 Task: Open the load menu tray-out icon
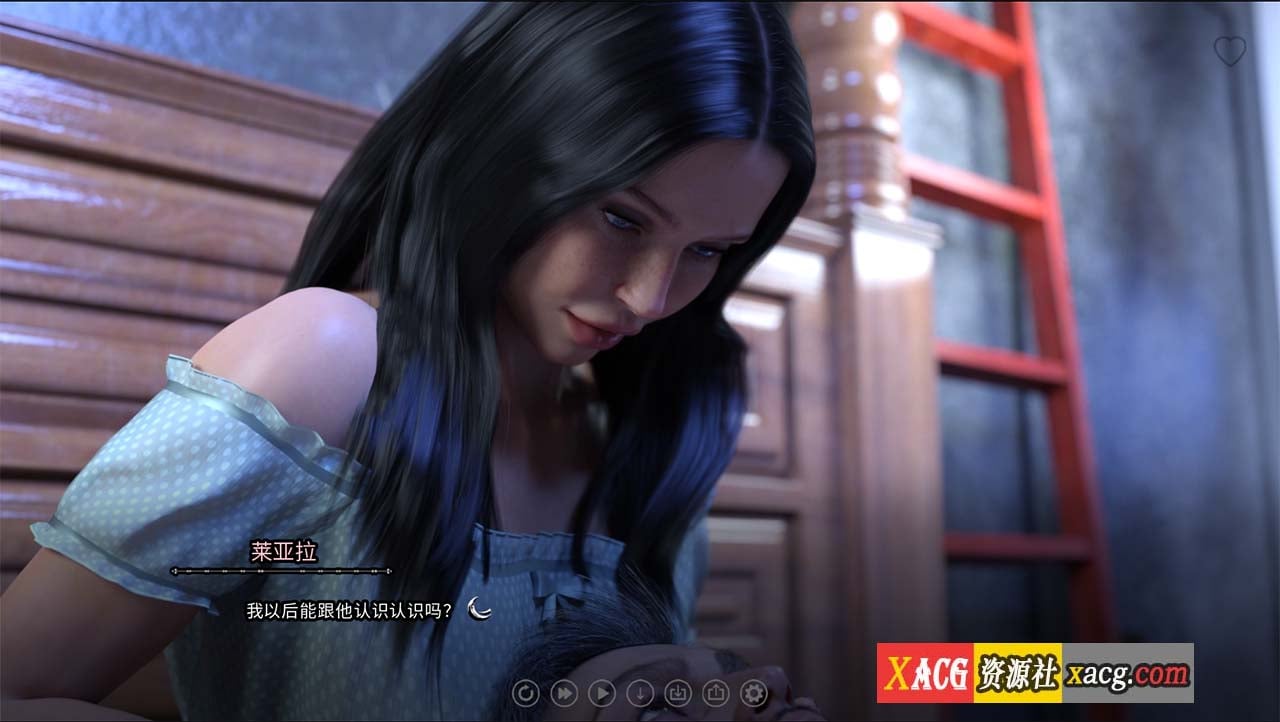point(716,692)
